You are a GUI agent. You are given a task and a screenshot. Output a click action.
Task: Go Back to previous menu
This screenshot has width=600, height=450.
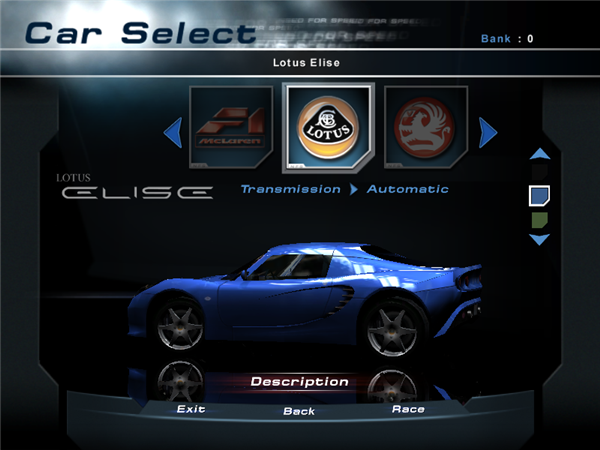click(299, 411)
